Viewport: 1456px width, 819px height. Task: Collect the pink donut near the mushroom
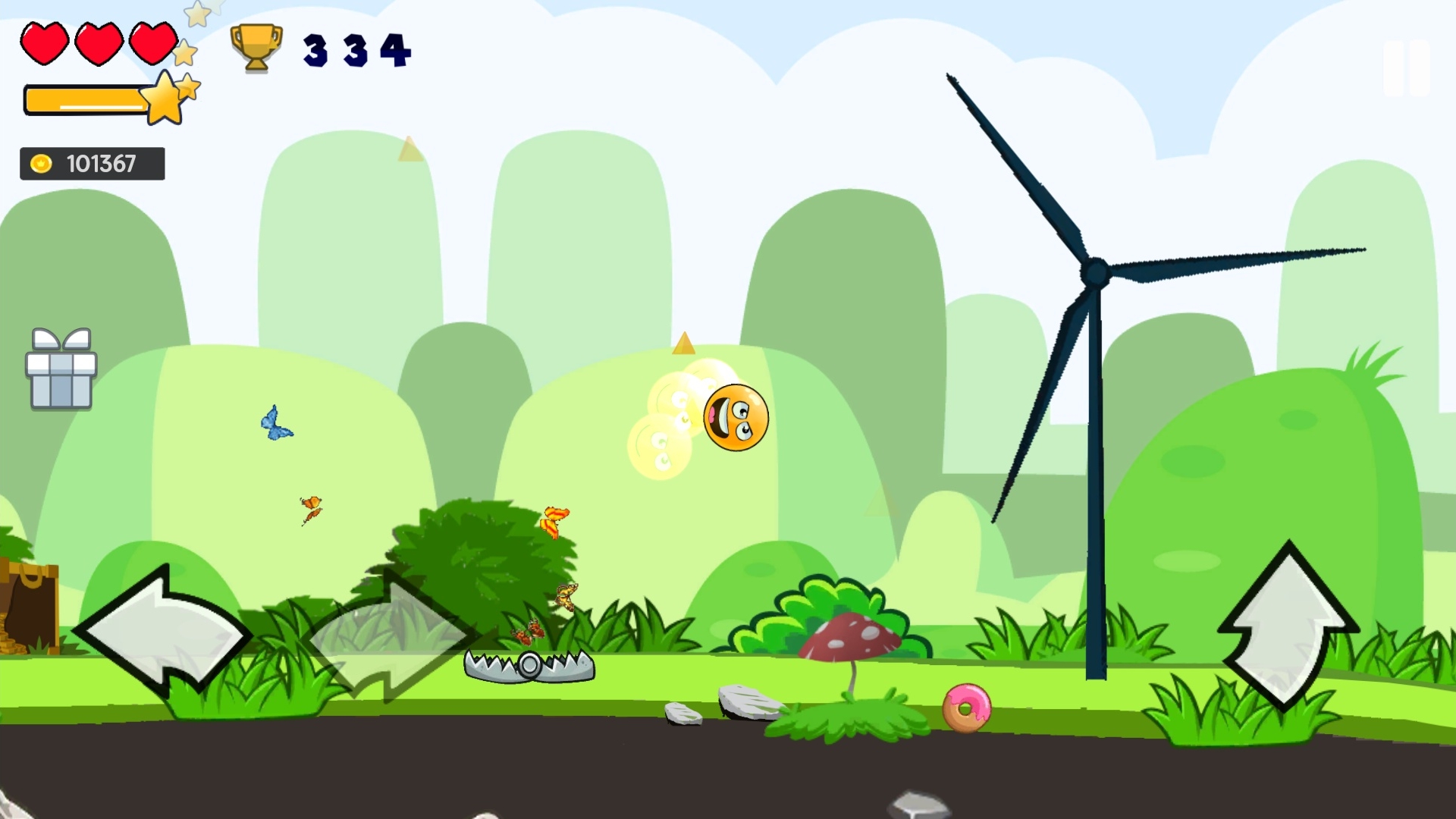tap(968, 706)
